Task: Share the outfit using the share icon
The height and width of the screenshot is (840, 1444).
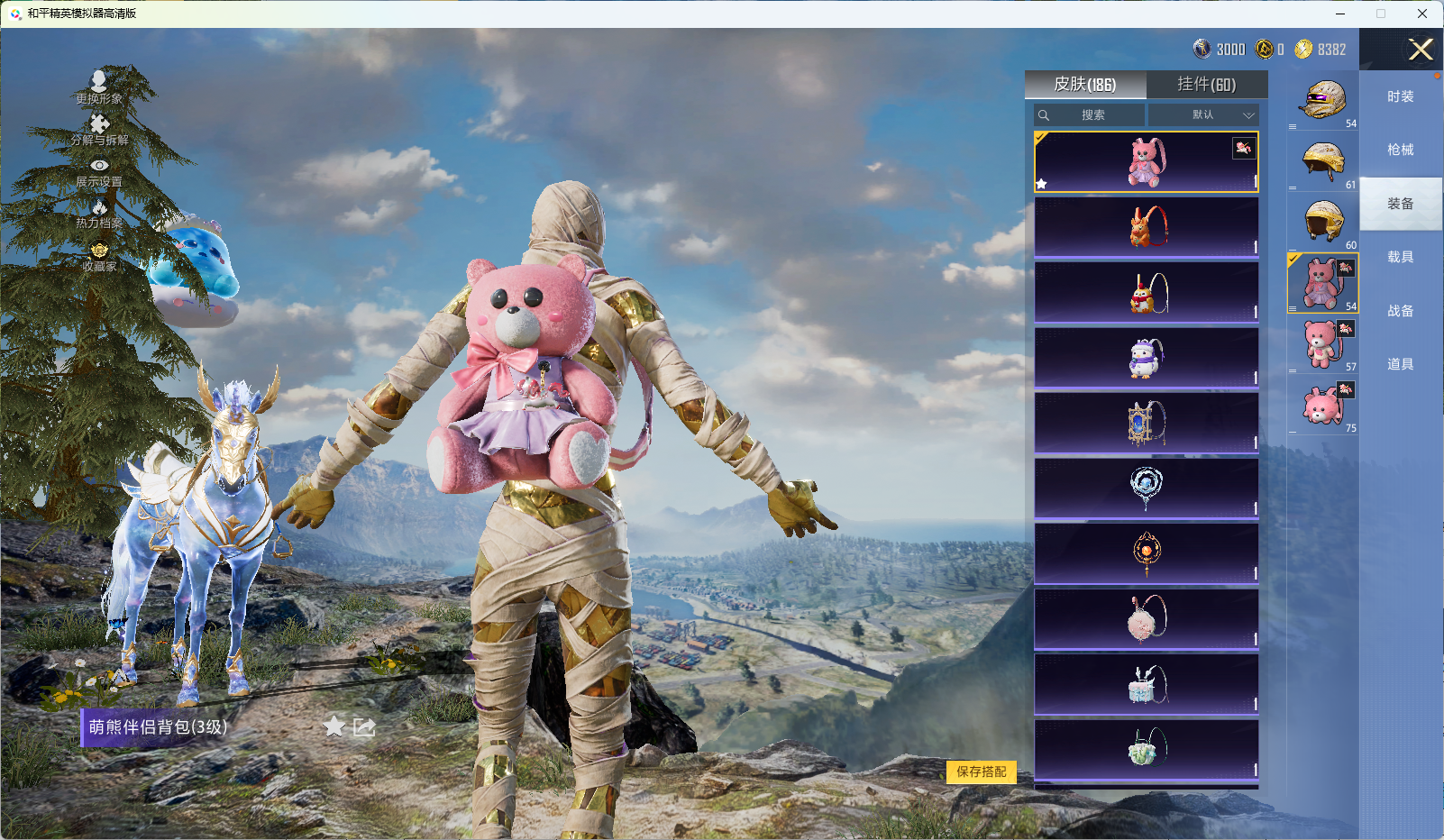Action: coord(364,726)
